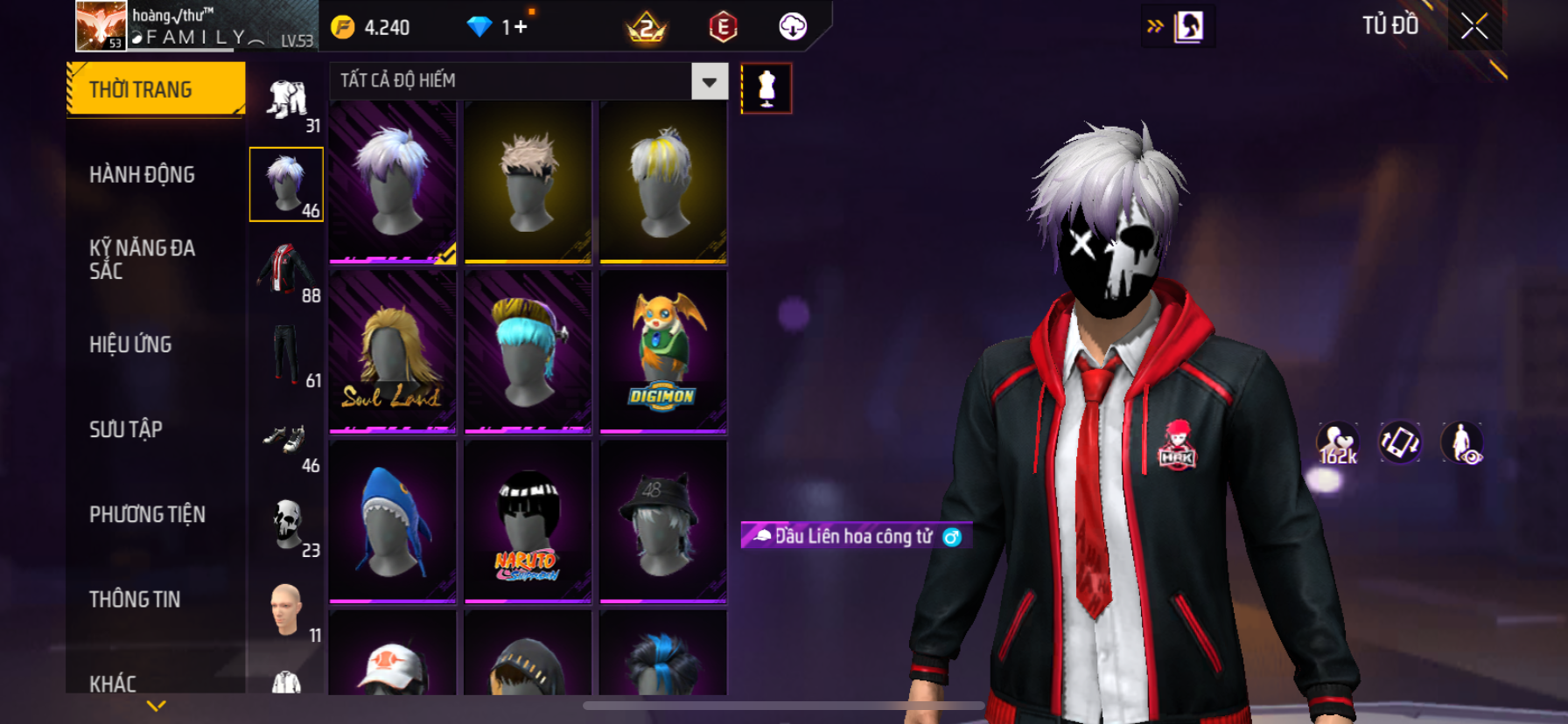Choose the jacket tops category icon
This screenshot has height=724, width=1568.
coord(286,268)
